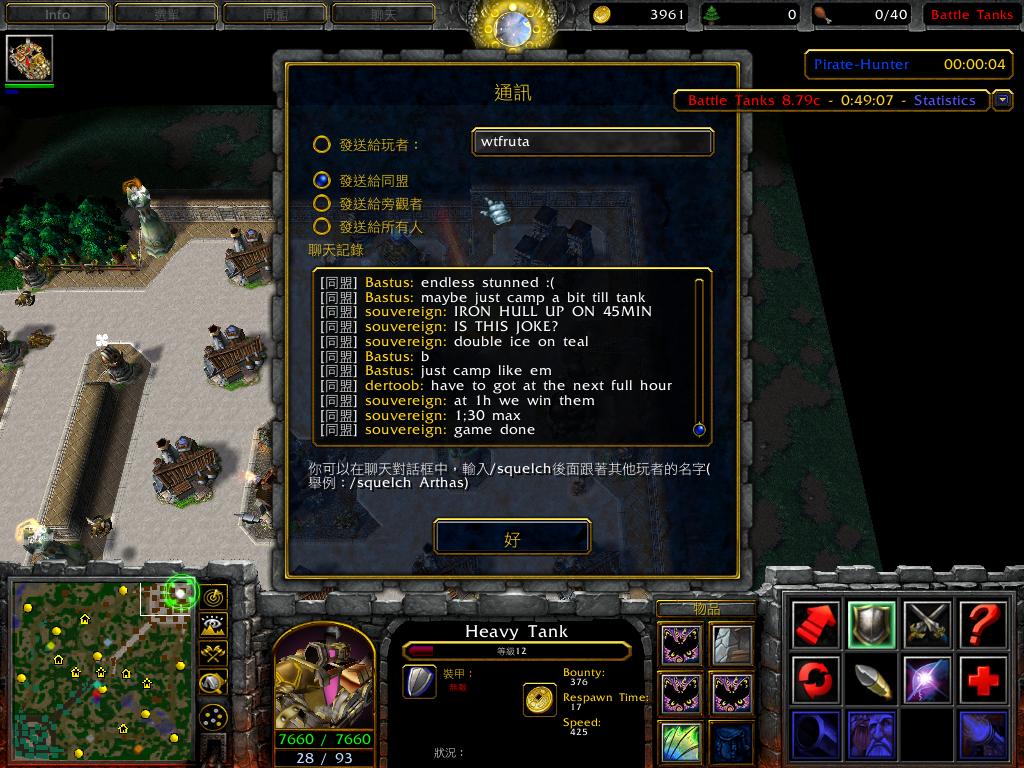Image resolution: width=1024 pixels, height=768 pixels.
Task: Select the green feather item slot
Action: (x=681, y=744)
